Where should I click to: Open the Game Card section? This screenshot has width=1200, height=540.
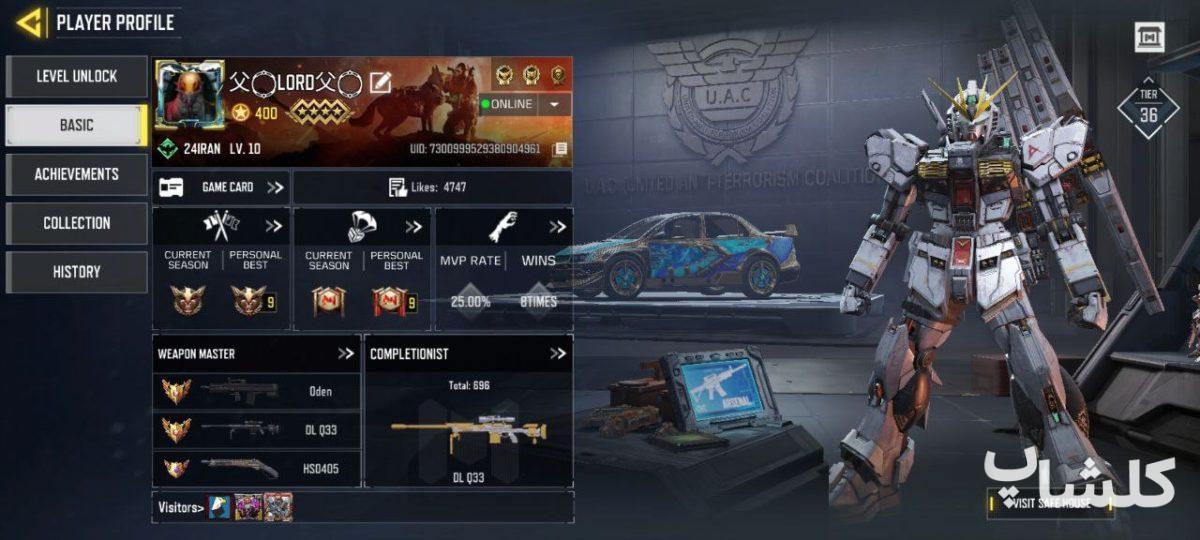(x=222, y=187)
